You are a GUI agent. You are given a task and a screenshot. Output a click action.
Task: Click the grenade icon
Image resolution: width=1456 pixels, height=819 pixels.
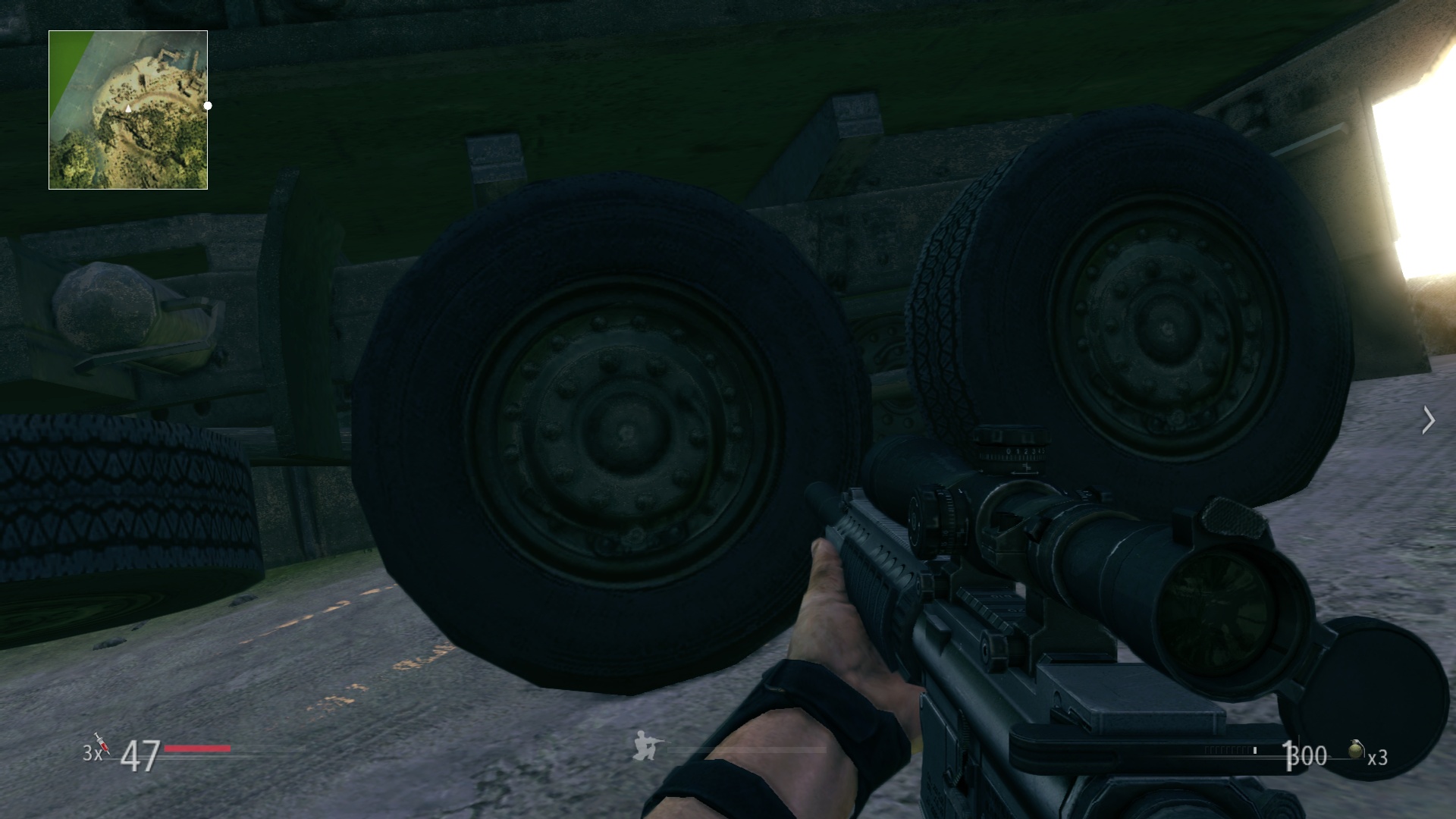pos(1357,749)
